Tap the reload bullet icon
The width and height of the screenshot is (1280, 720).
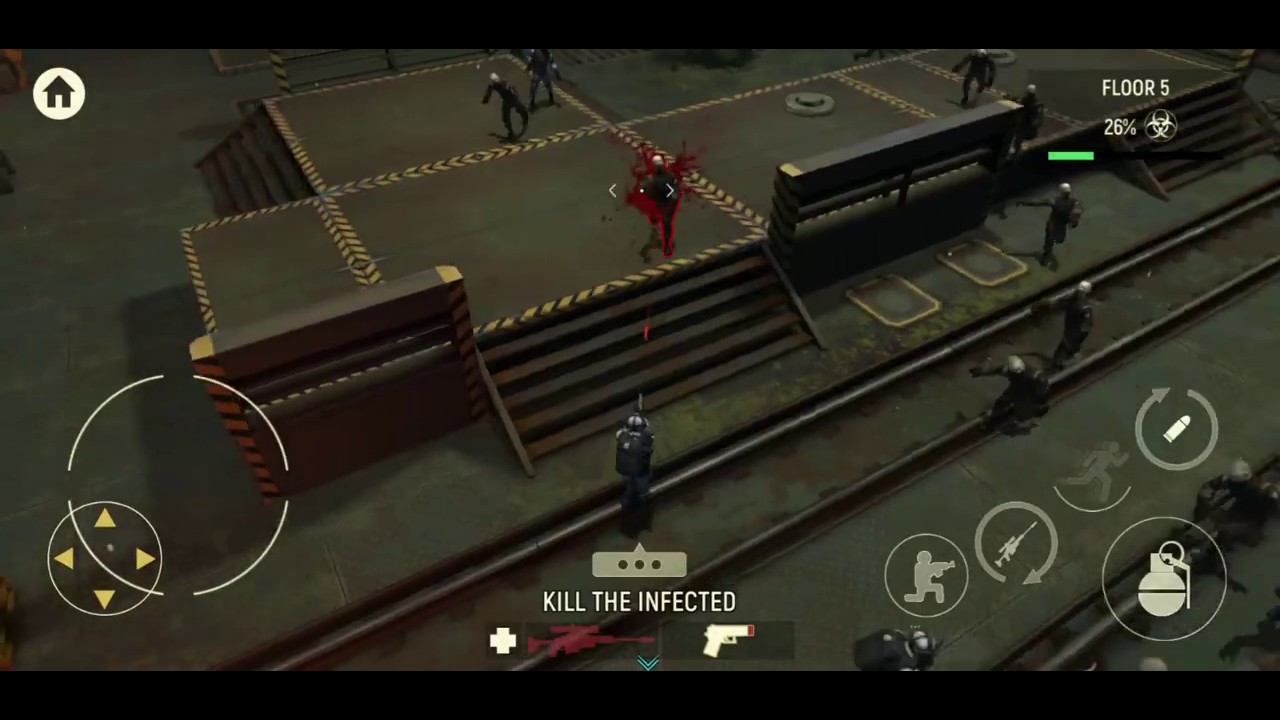(x=1177, y=428)
